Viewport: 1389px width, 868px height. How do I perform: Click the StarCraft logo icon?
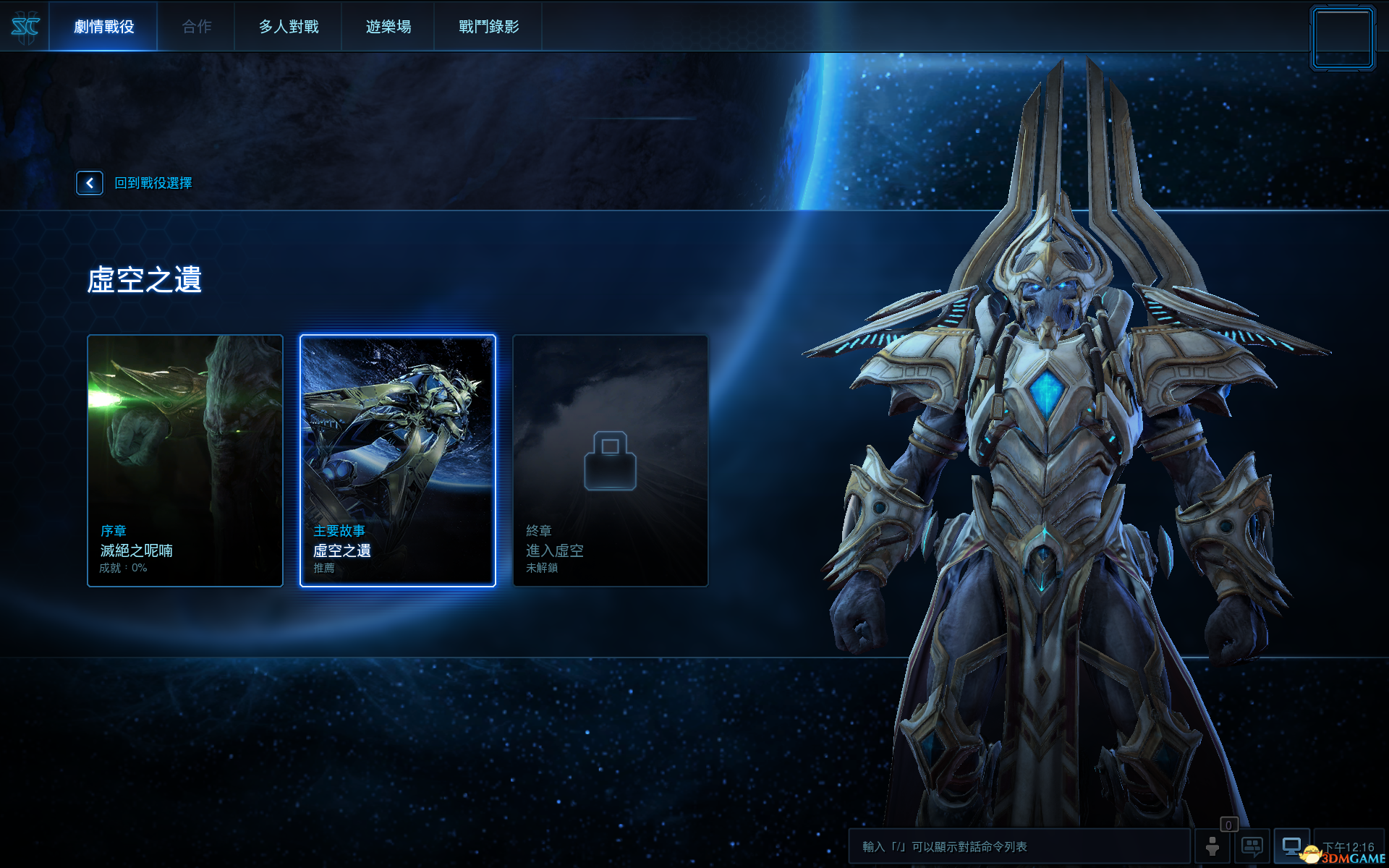pyautogui.click(x=24, y=27)
